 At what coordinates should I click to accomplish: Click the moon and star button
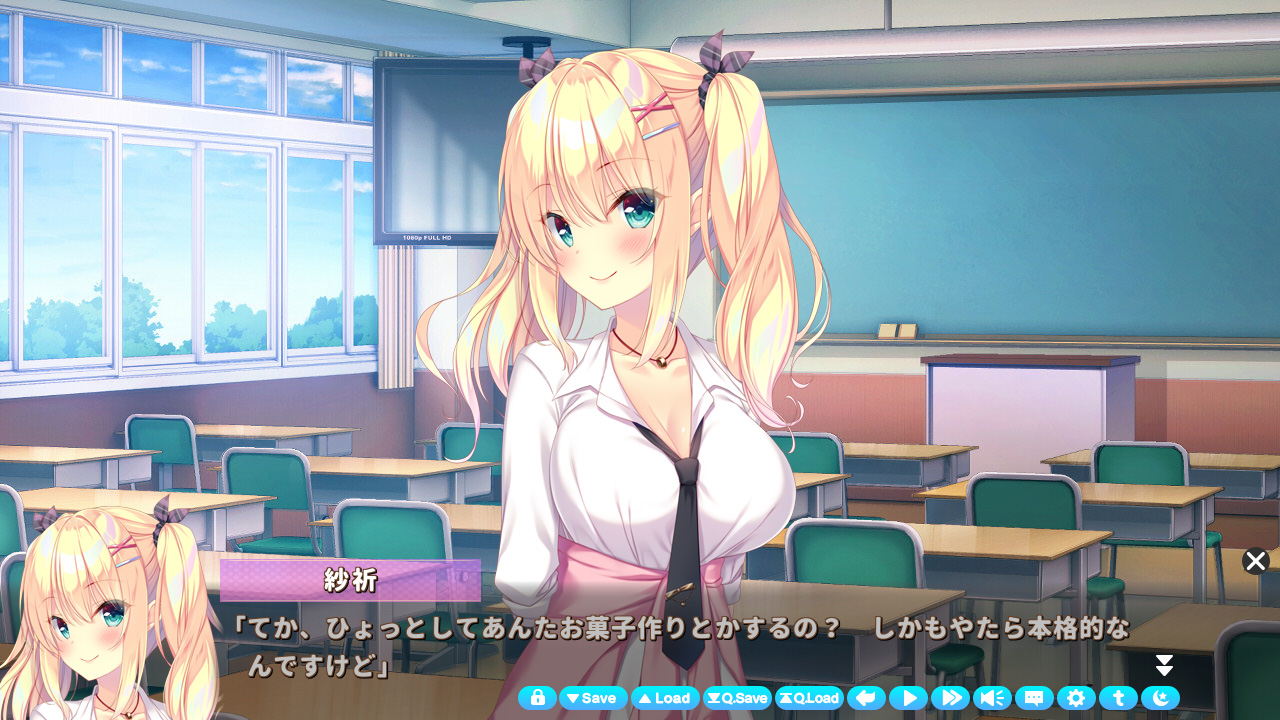[1160, 698]
